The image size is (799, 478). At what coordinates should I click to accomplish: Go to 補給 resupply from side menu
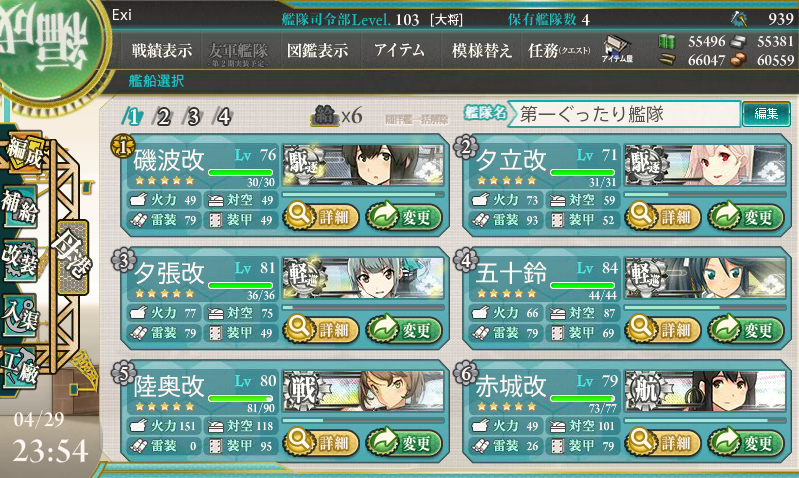[21, 202]
